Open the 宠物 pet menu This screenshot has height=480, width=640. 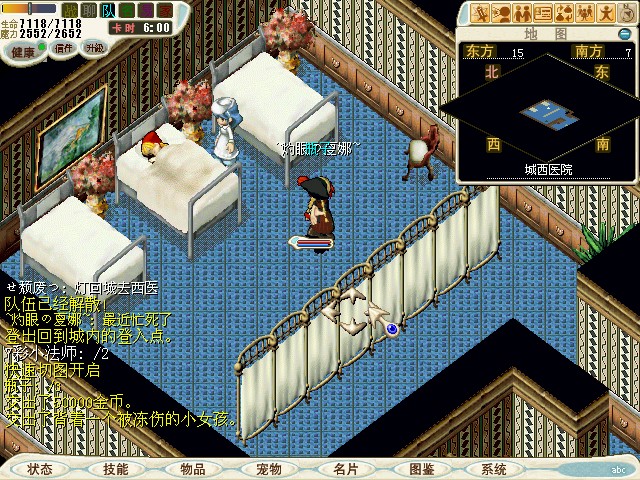(269, 468)
